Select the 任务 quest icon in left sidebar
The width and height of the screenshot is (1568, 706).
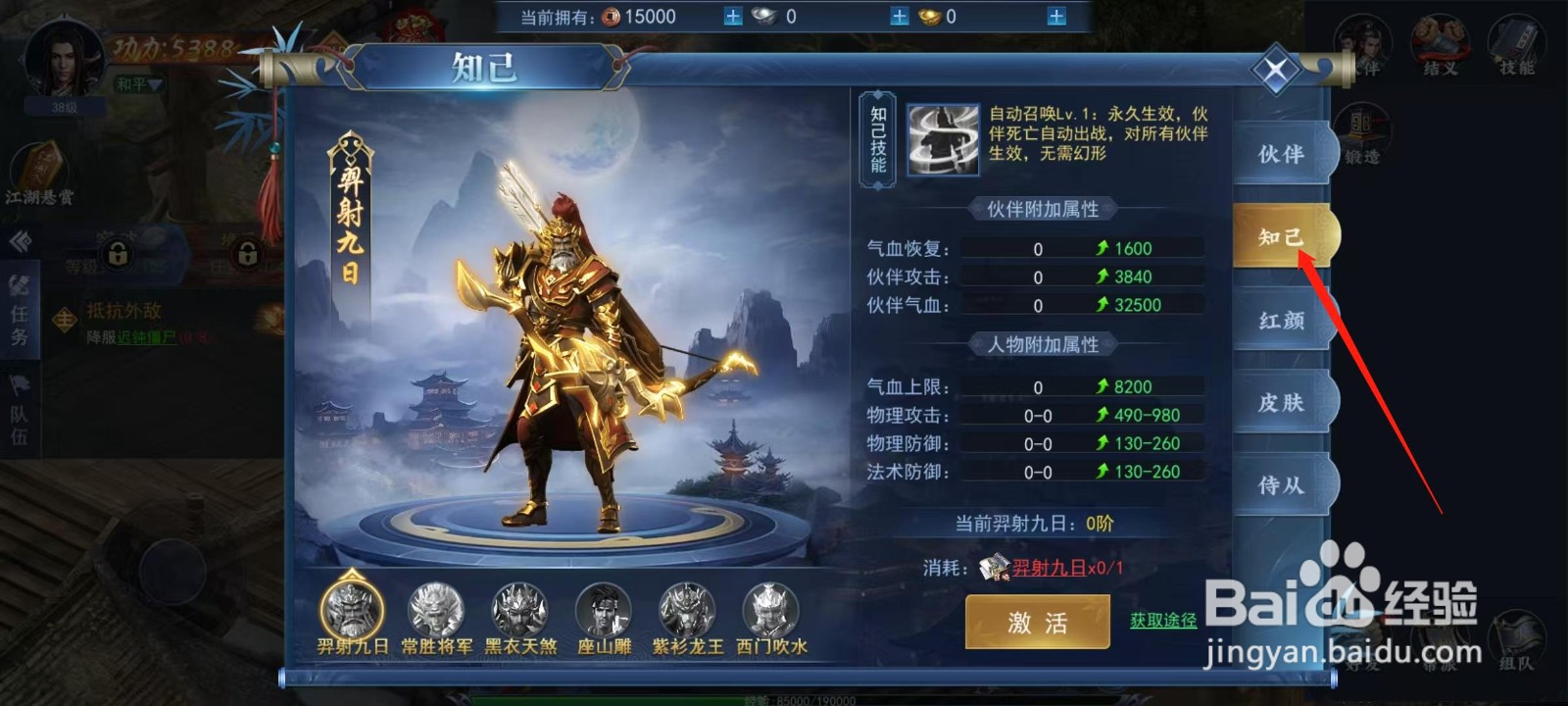[x=18, y=316]
